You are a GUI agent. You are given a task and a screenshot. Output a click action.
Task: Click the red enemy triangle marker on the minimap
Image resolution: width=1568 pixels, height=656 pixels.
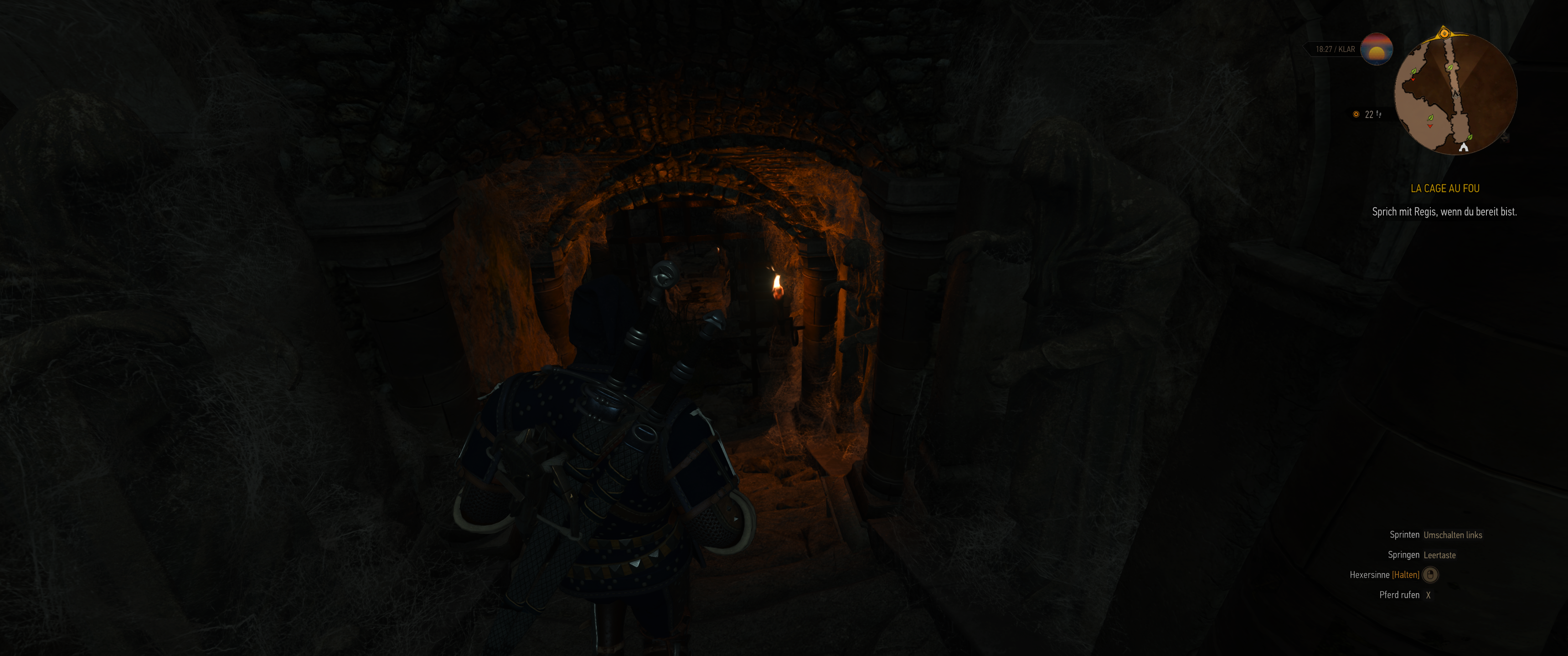point(1413,80)
